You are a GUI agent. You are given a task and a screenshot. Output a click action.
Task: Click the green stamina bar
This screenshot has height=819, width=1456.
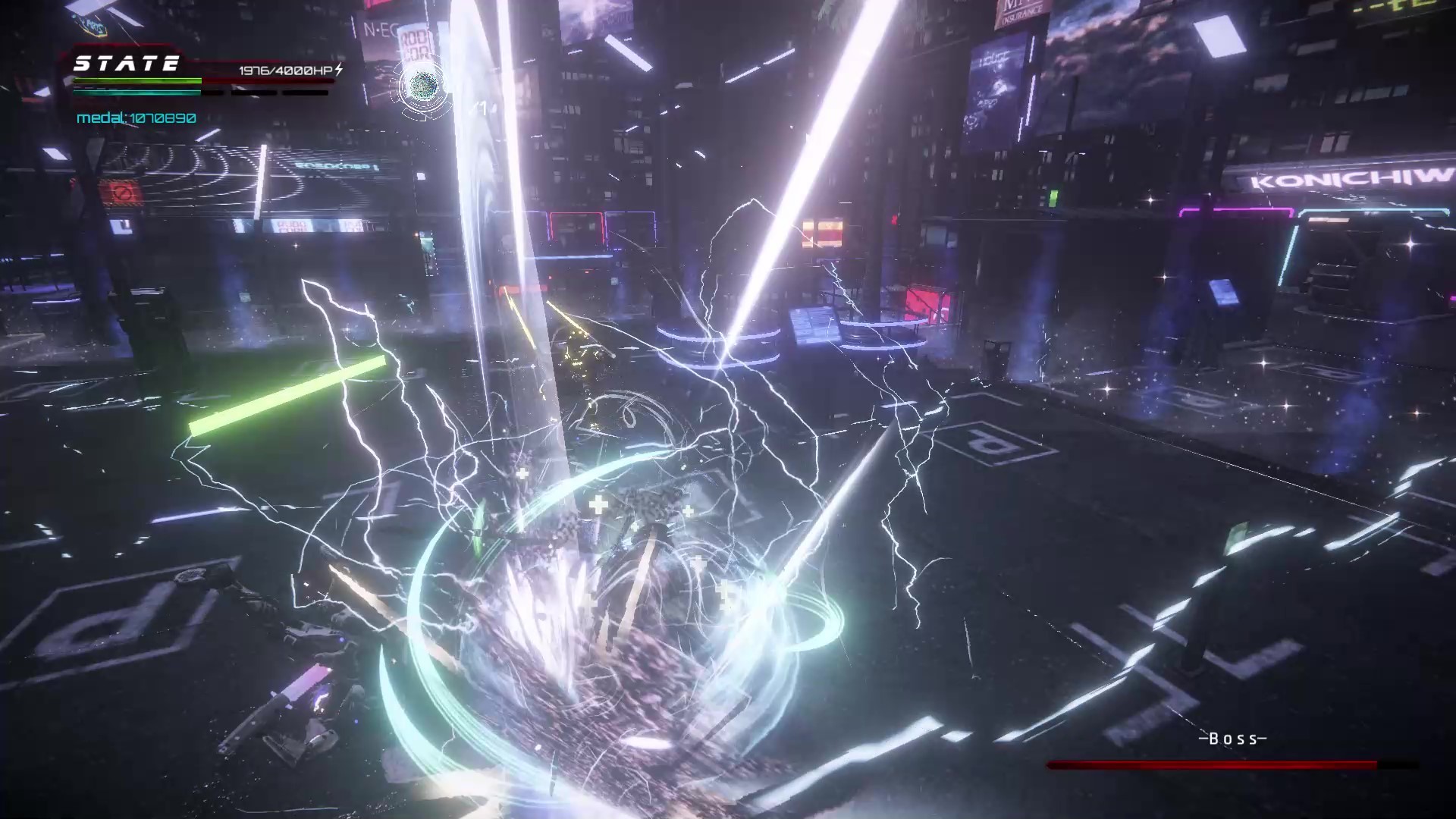pos(136,80)
